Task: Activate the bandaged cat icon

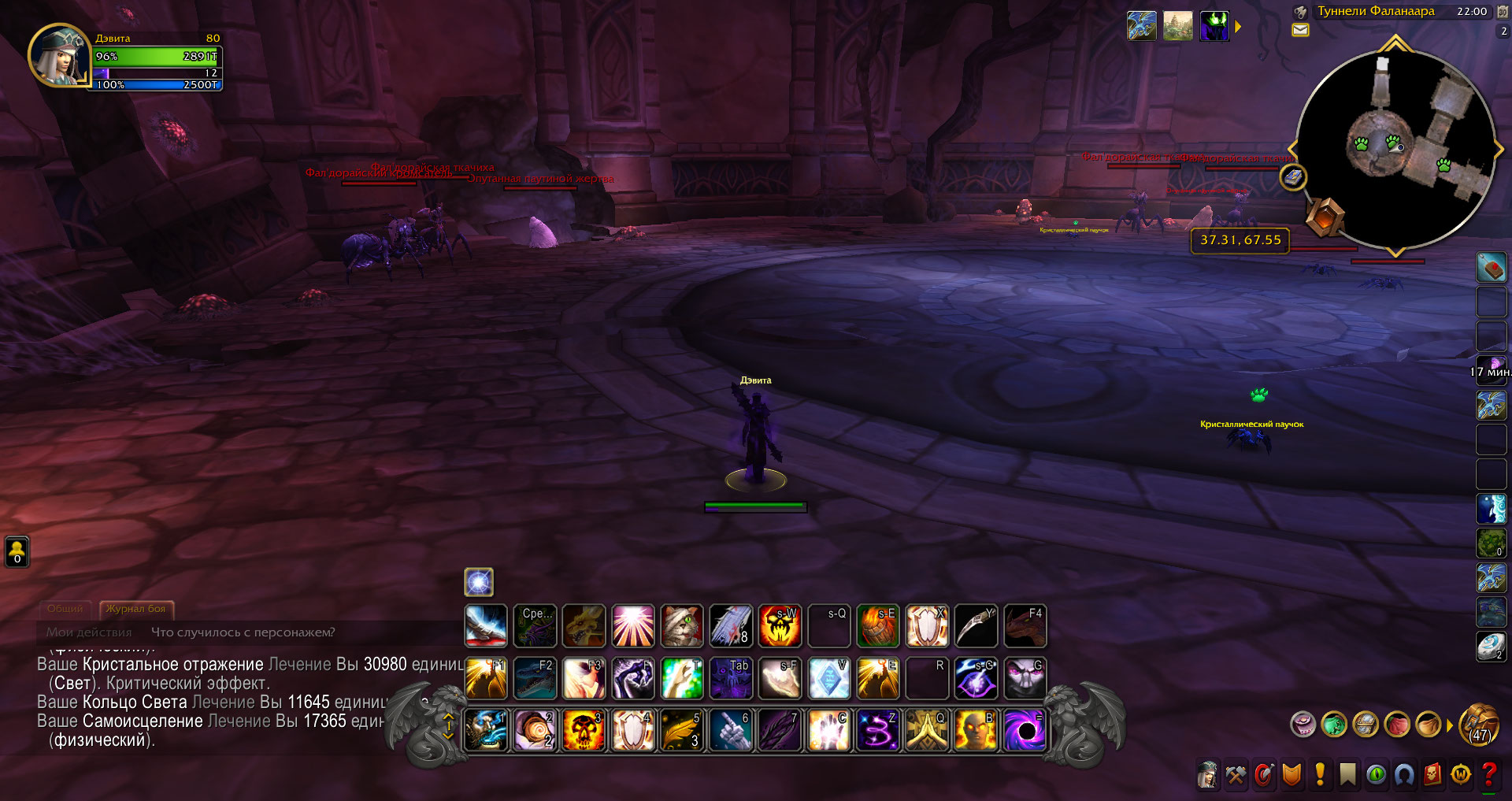Action: (x=681, y=625)
